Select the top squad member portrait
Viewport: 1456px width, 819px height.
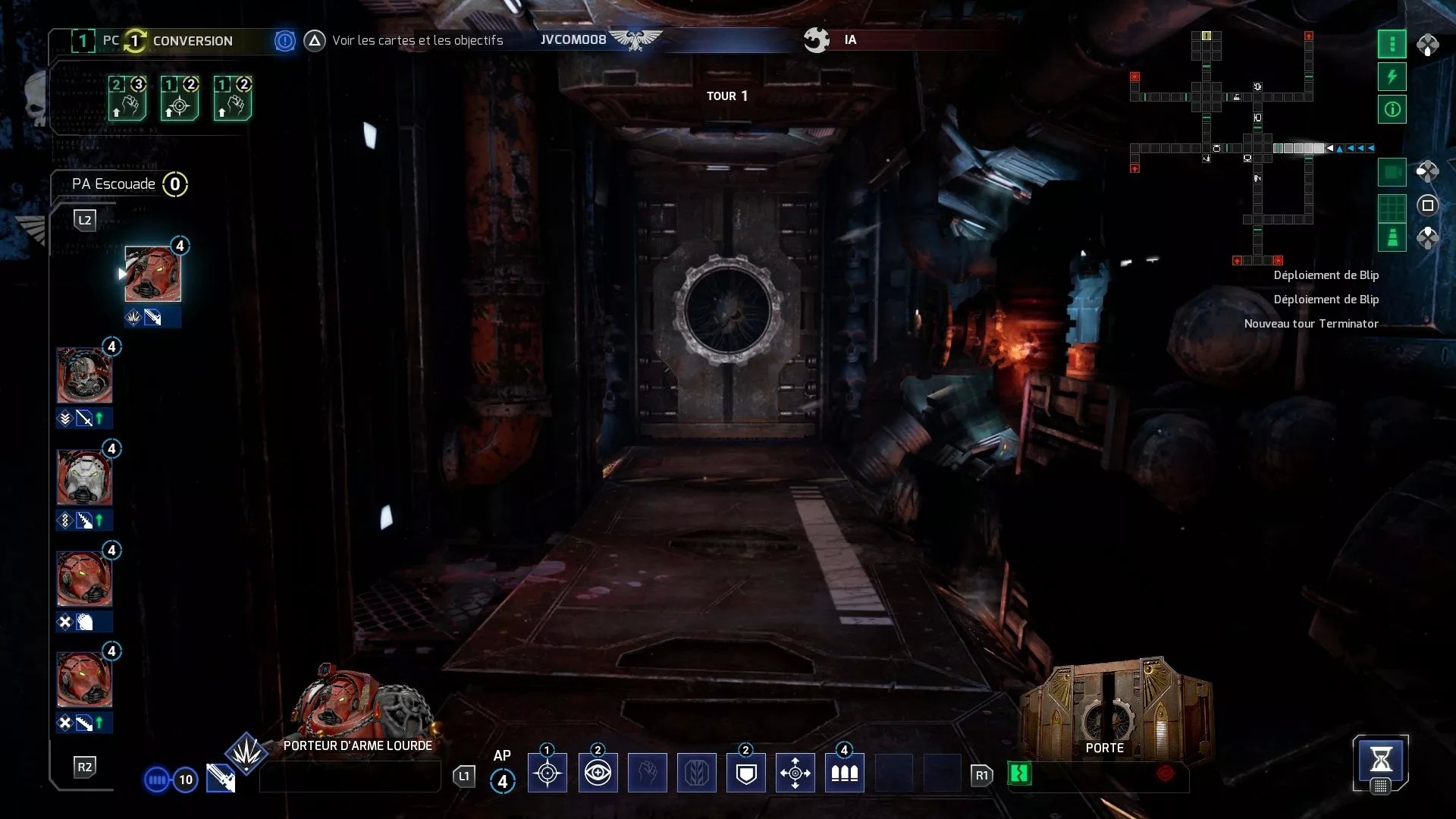pos(152,275)
